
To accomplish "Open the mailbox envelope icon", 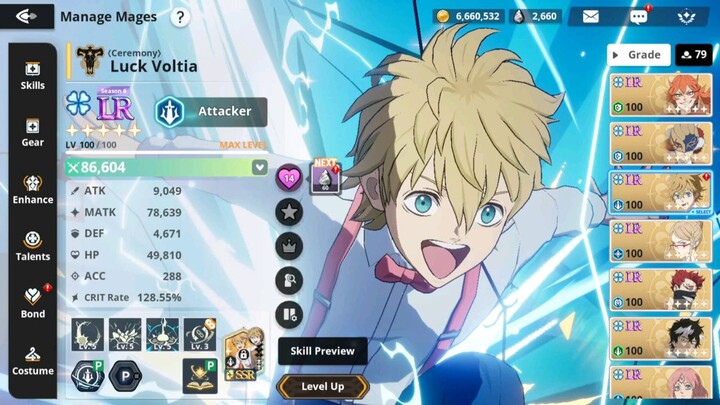I will click(591, 16).
